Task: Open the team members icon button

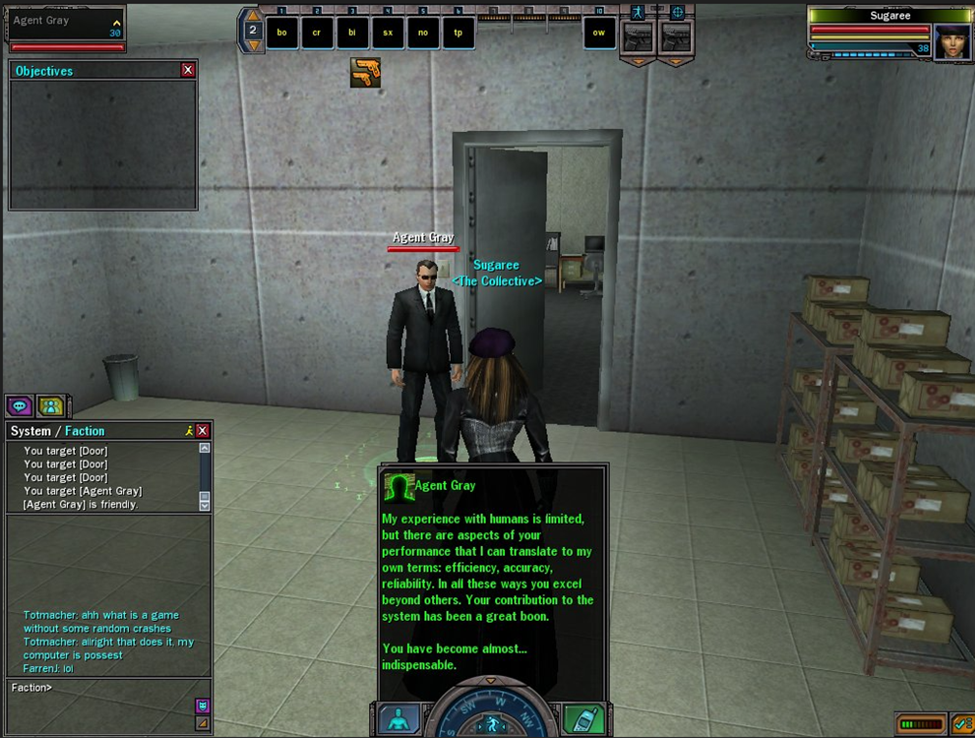Action: (x=51, y=406)
